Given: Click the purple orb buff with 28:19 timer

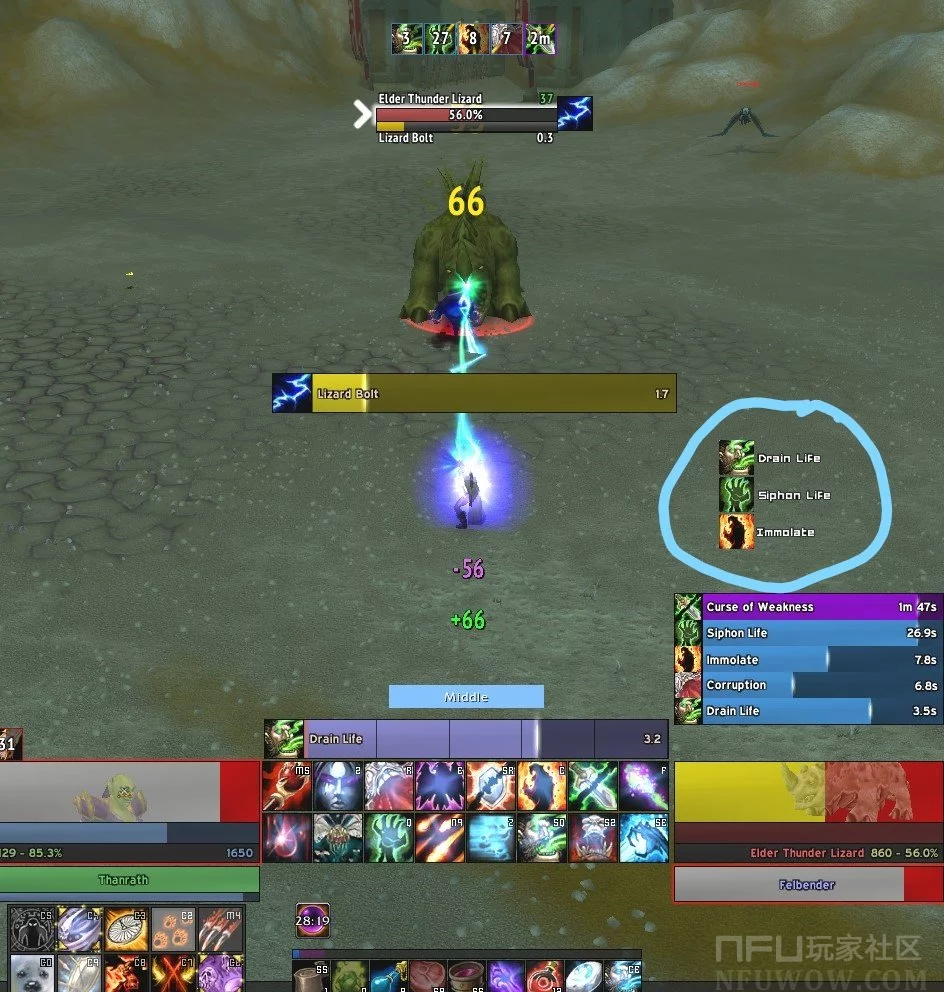Looking at the screenshot, I should [313, 920].
